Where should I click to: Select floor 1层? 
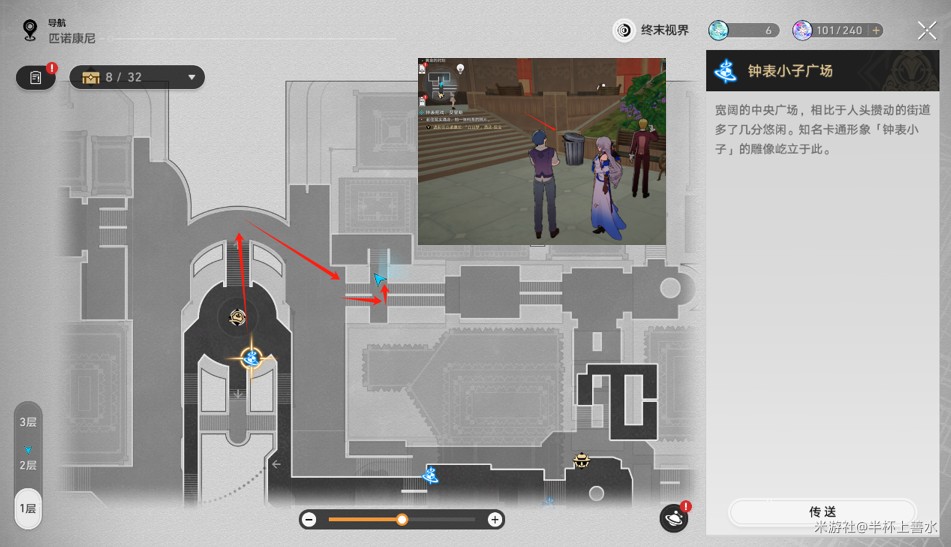[28, 508]
